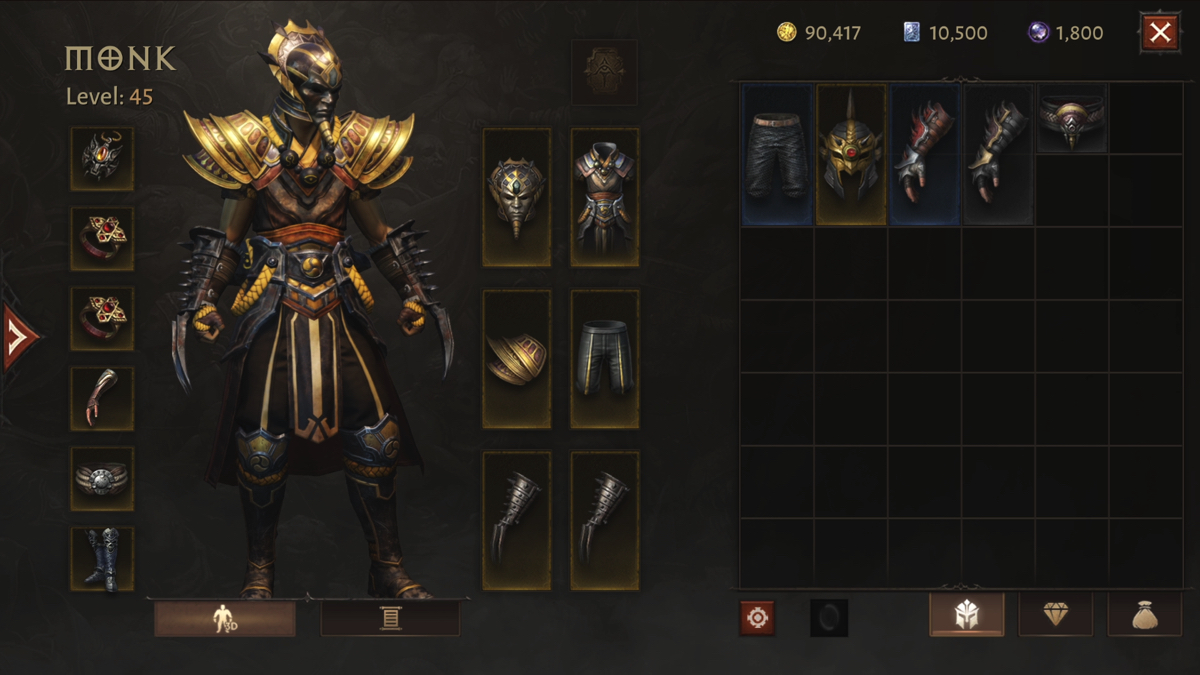Show the helmet equipment tab
This screenshot has width=1200, height=675.
tap(966, 615)
